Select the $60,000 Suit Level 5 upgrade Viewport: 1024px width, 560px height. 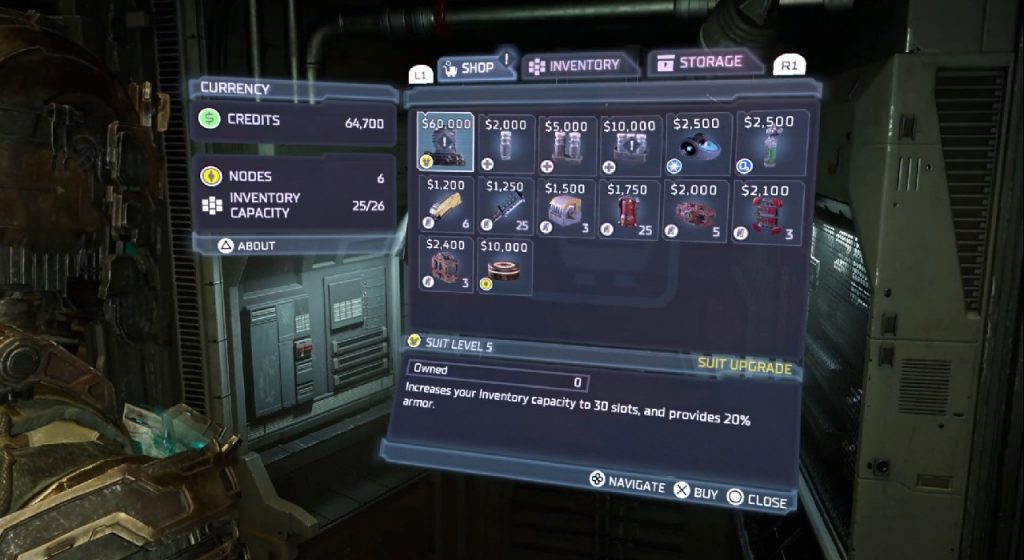coord(446,143)
